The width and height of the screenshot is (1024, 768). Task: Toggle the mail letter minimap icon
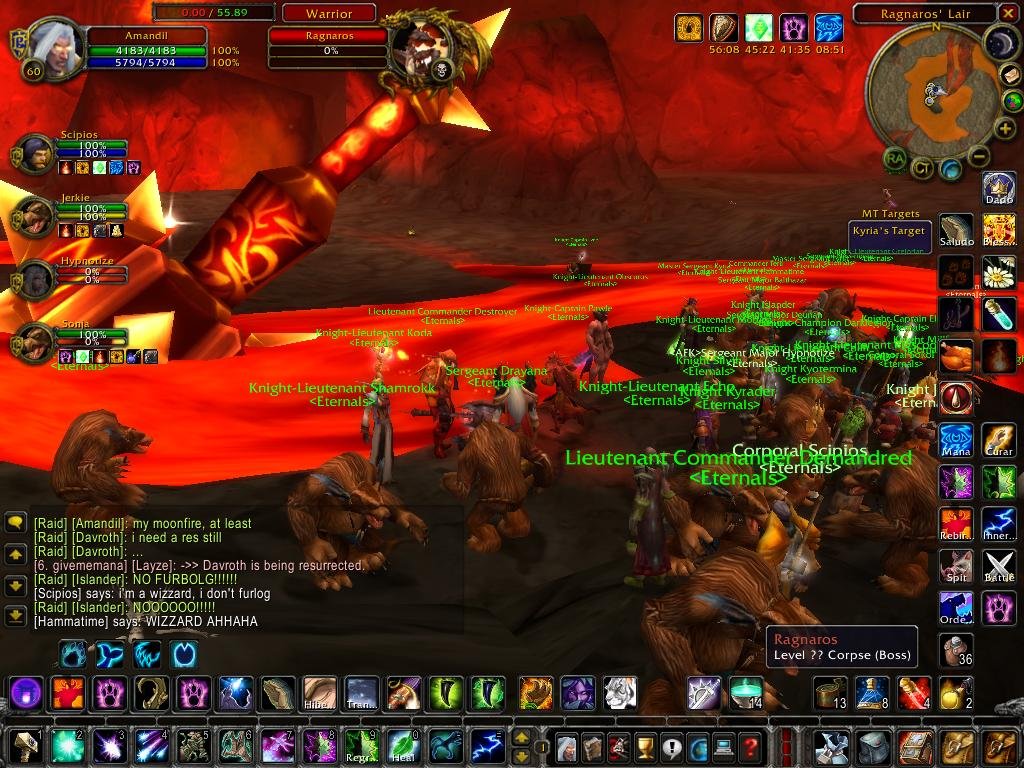click(x=1012, y=77)
